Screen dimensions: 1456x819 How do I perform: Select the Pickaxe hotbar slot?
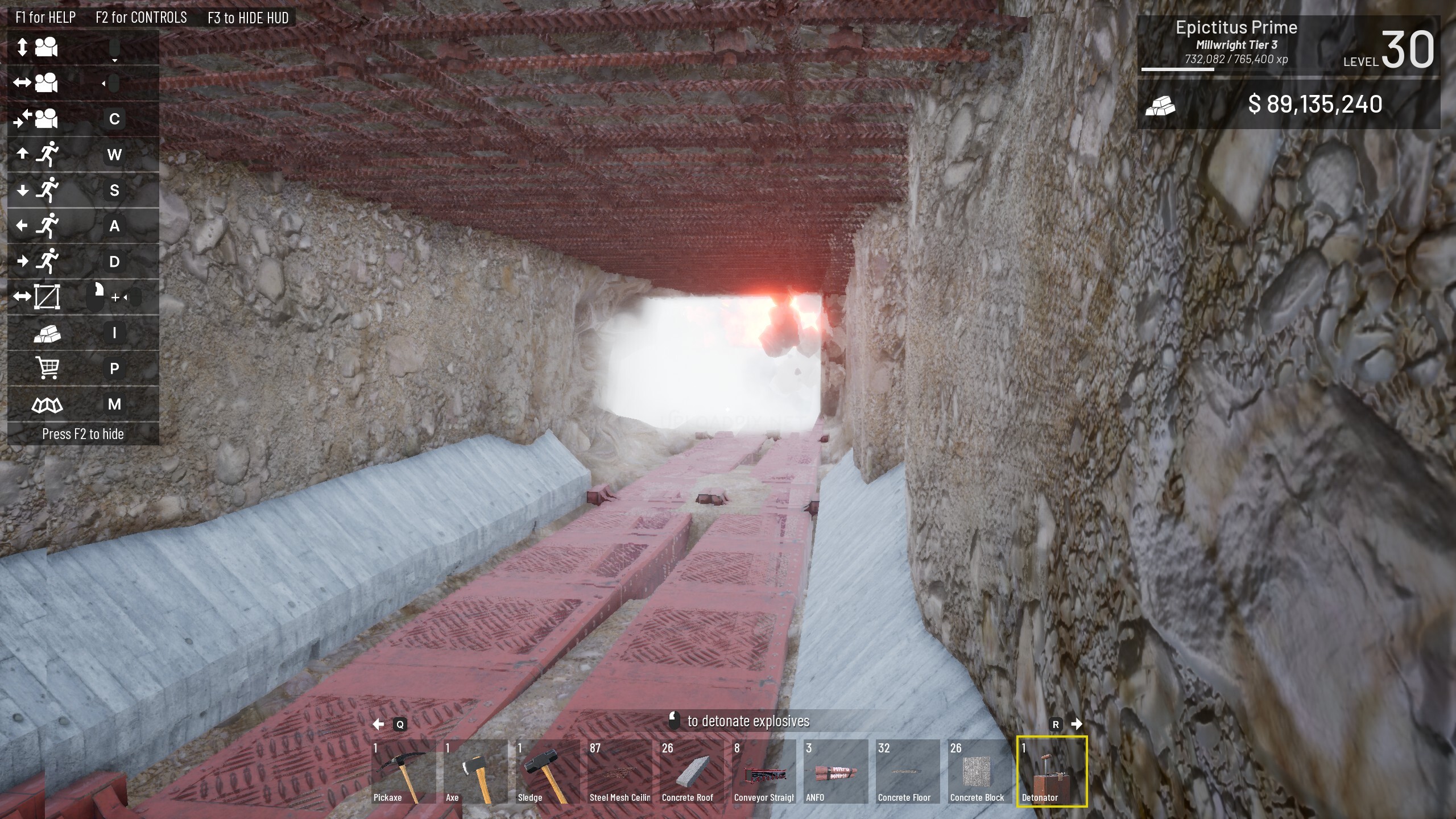[x=403, y=771]
